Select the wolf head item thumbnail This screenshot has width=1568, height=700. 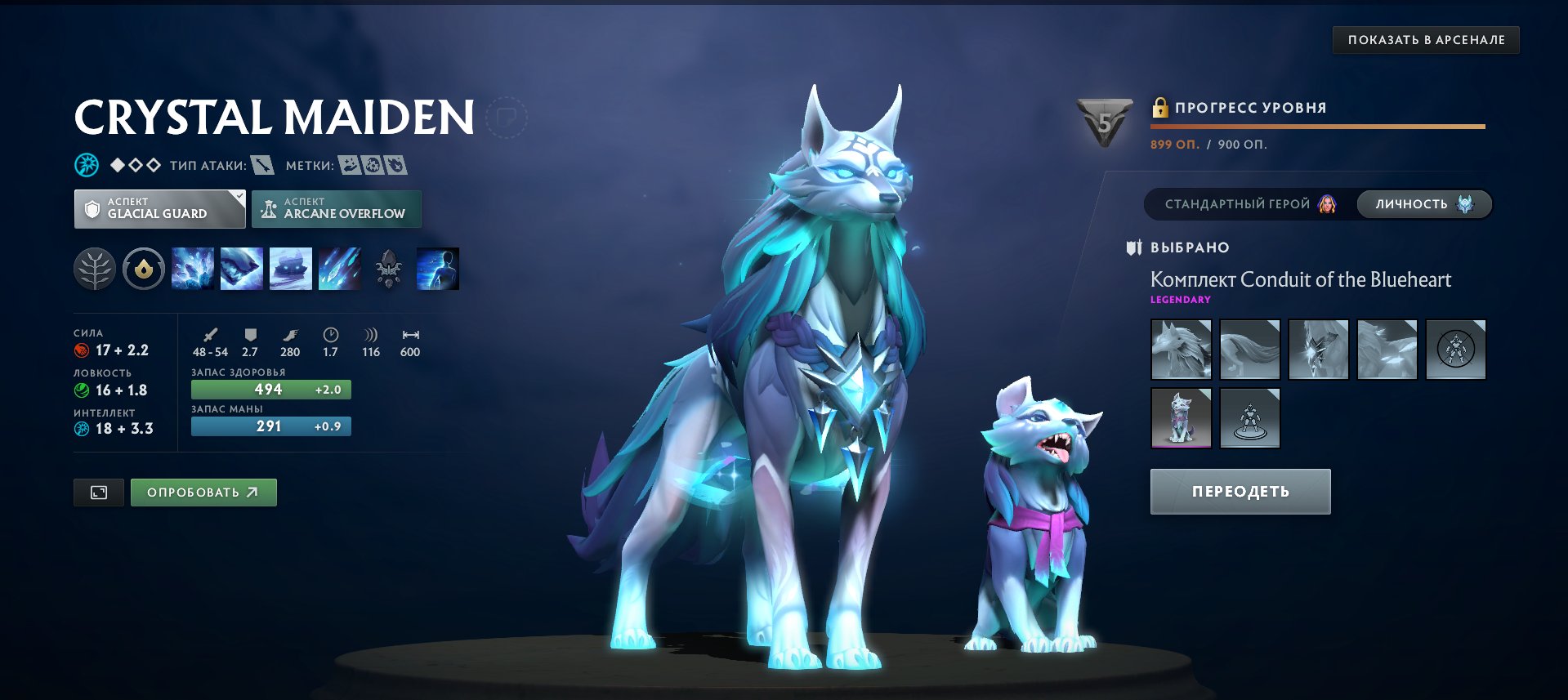[x=1182, y=350]
